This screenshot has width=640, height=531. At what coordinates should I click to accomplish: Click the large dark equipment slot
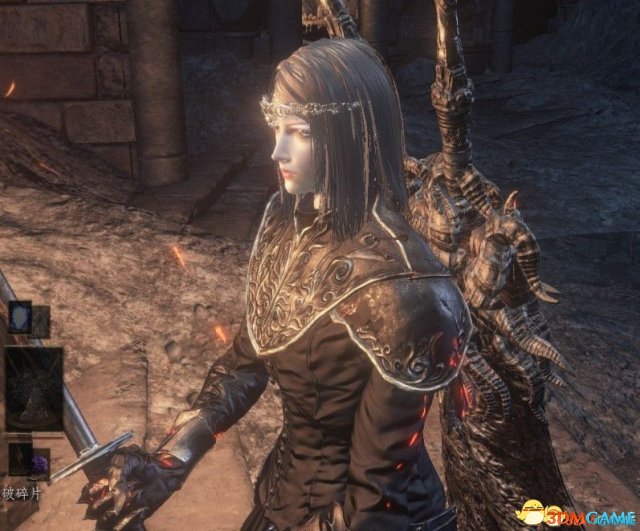pos(33,387)
